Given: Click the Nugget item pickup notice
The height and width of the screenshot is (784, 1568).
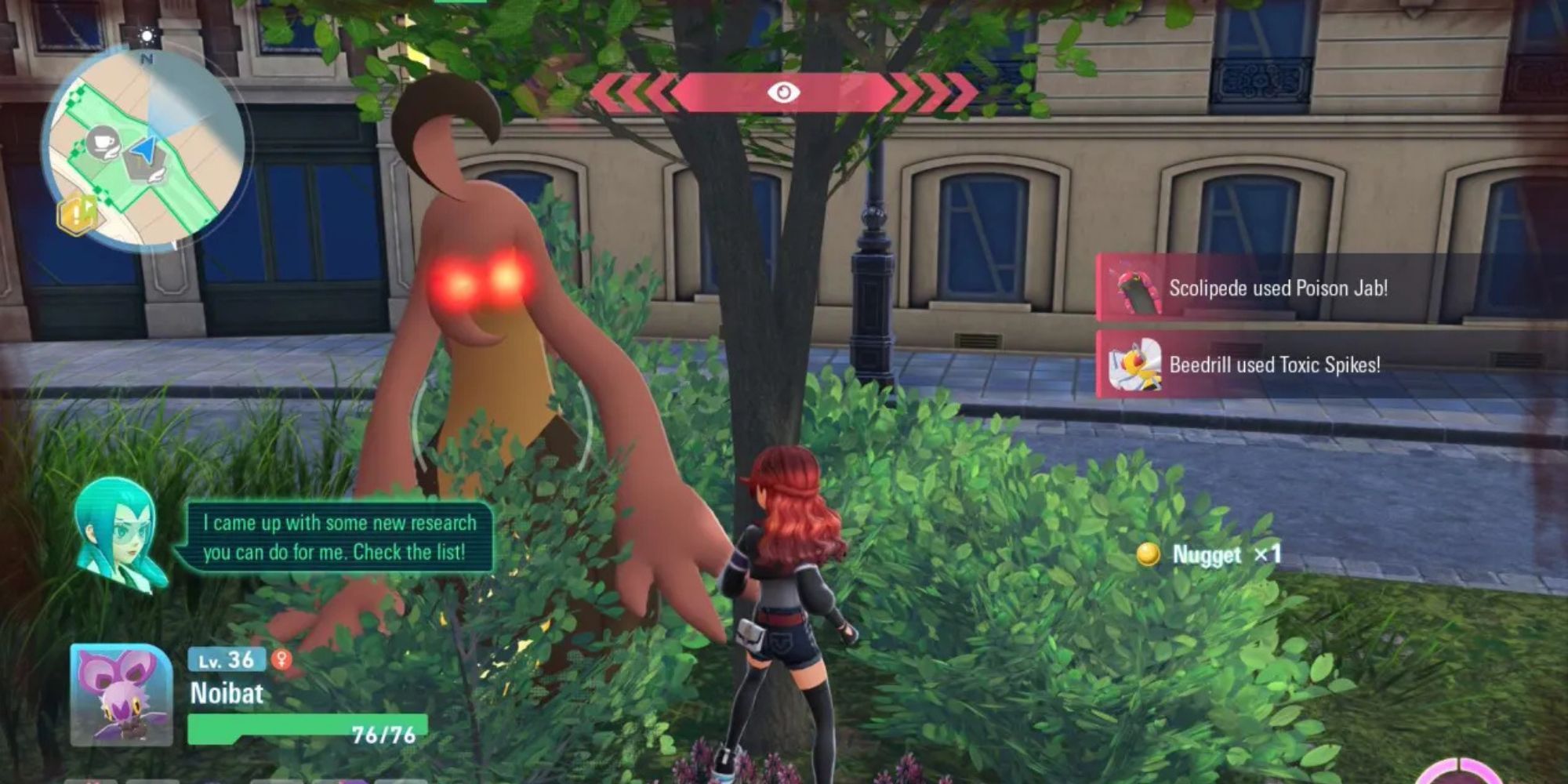Looking at the screenshot, I should point(1210,555).
